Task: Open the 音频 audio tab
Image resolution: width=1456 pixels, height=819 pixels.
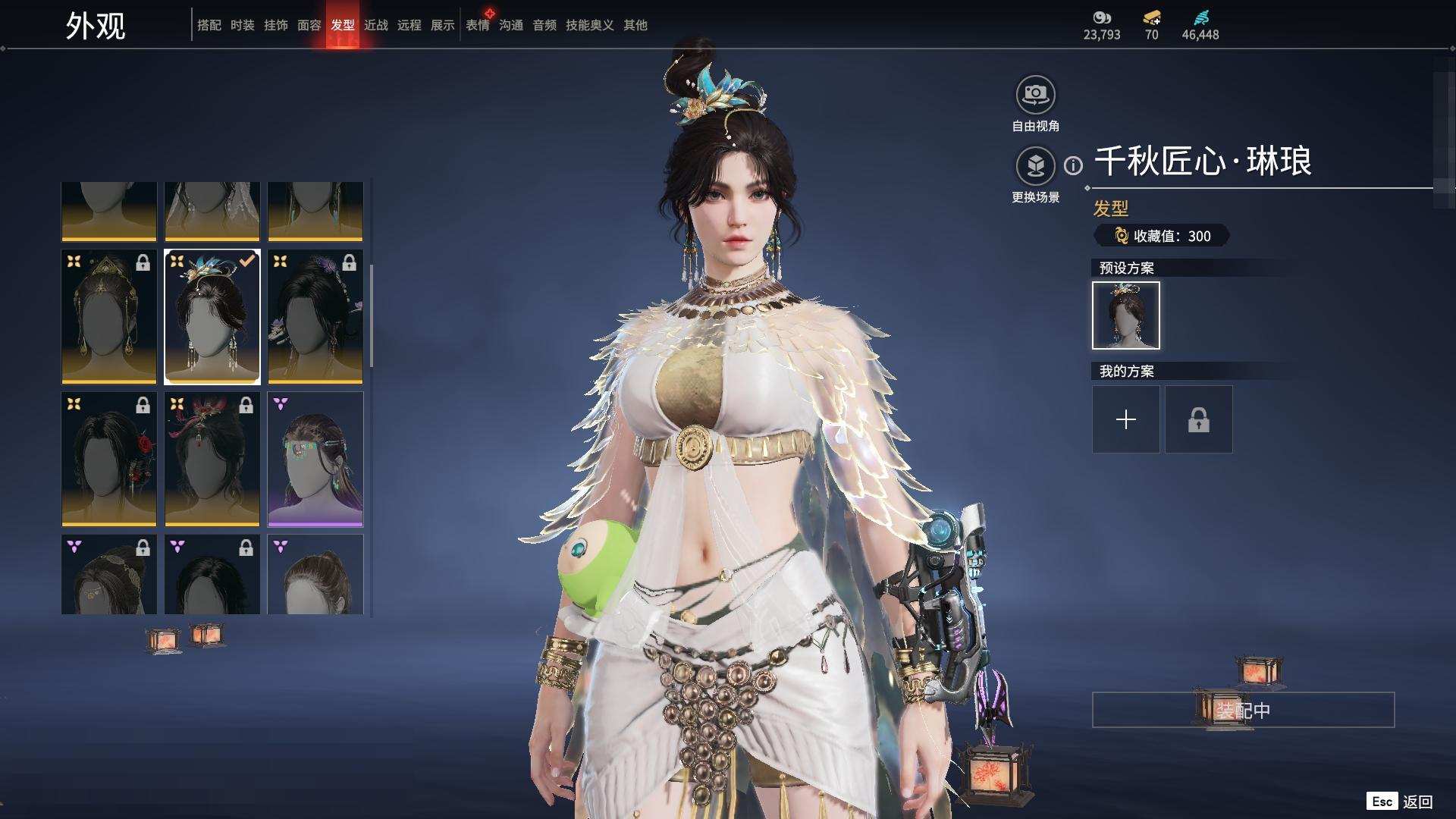Action: 544,25
